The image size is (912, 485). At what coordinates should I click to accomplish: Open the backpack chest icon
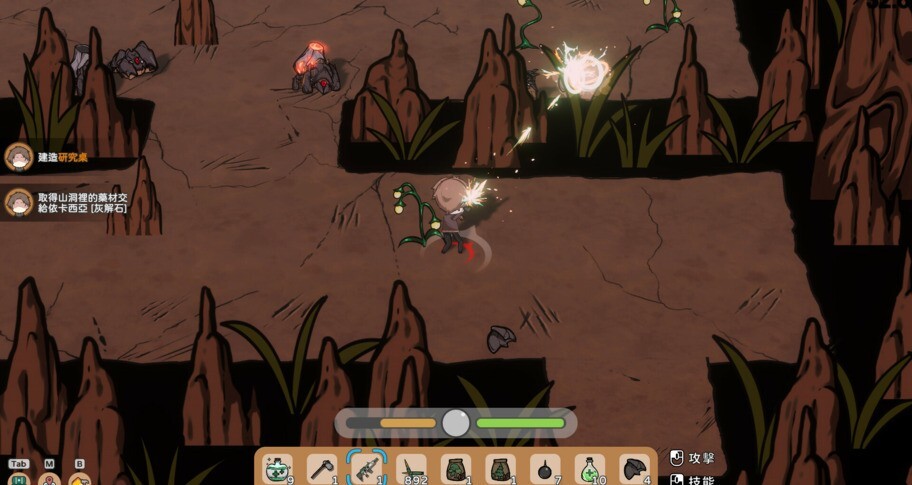point(18,479)
